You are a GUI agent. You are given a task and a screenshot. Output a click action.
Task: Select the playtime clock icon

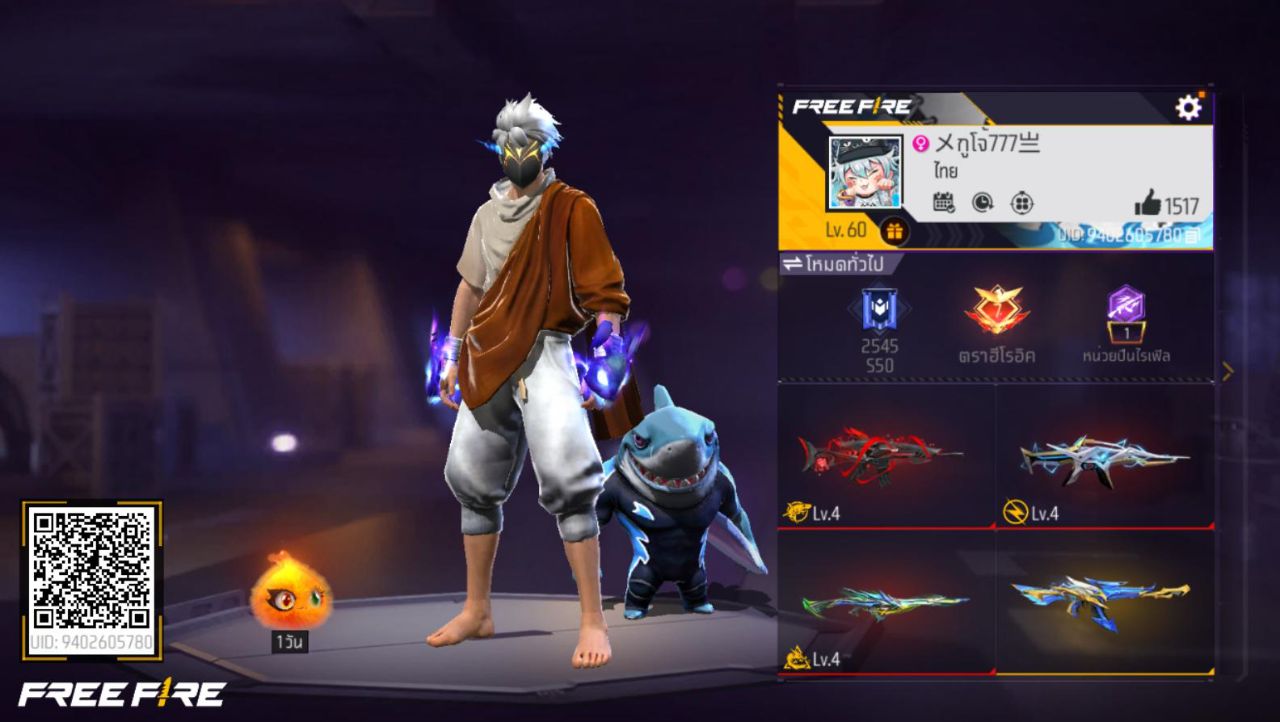[x=984, y=203]
